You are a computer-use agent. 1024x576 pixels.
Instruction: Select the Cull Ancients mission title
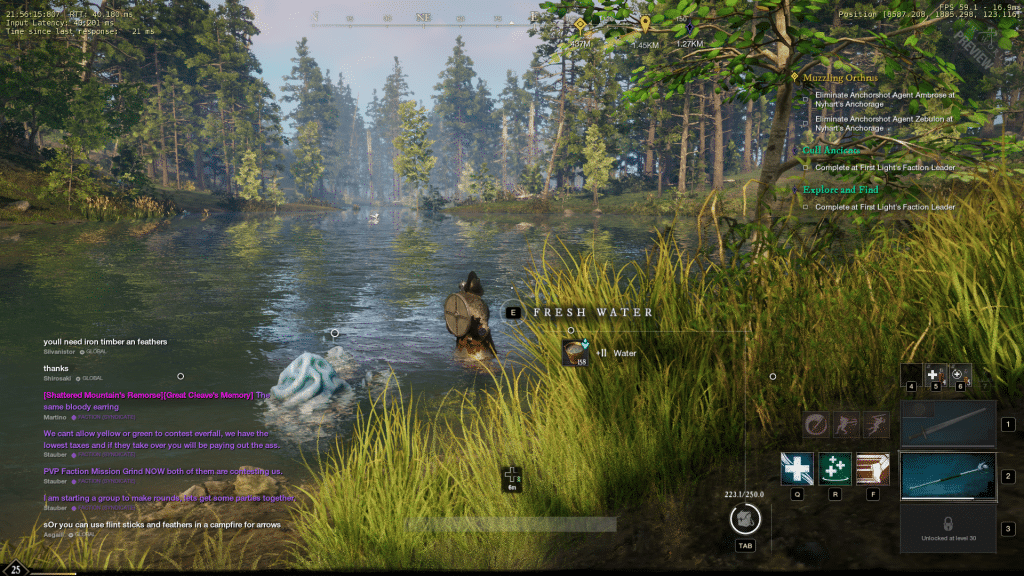click(x=829, y=151)
